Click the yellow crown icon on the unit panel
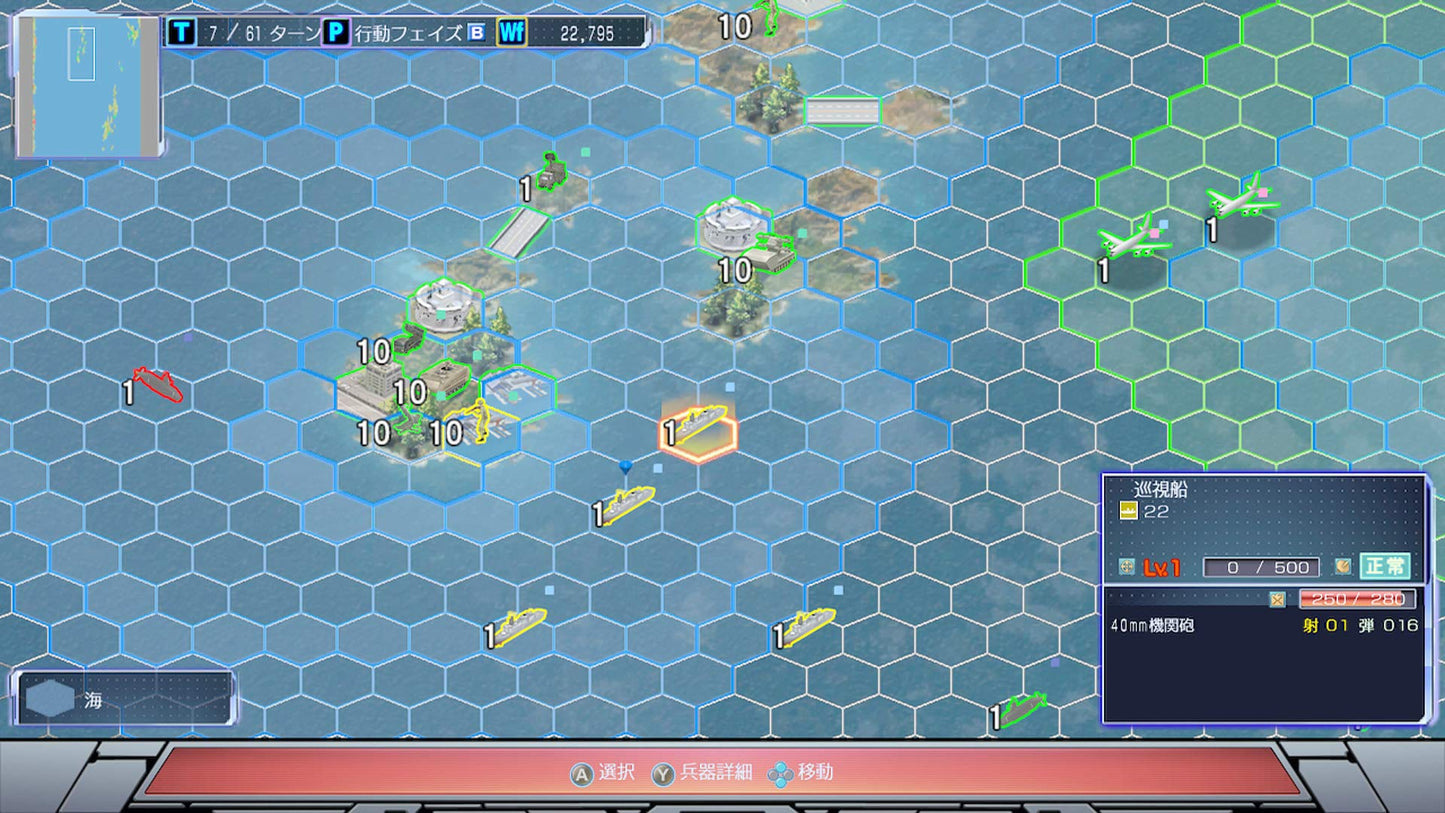 click(1129, 510)
